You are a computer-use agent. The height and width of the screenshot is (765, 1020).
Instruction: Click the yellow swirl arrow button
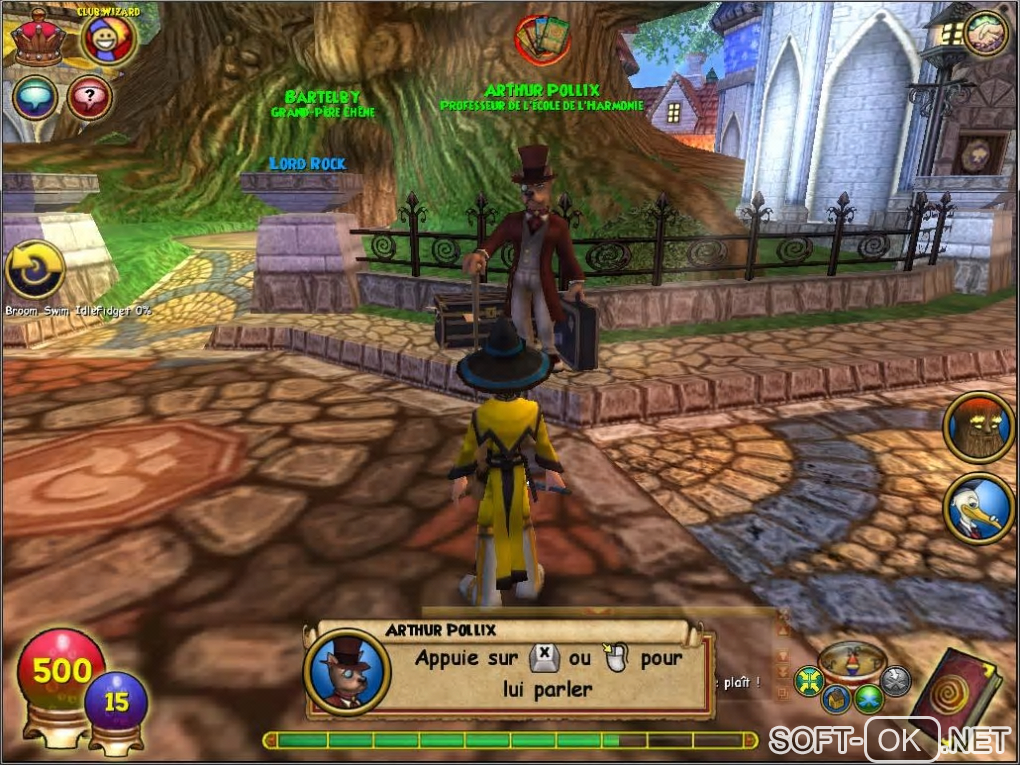point(36,270)
